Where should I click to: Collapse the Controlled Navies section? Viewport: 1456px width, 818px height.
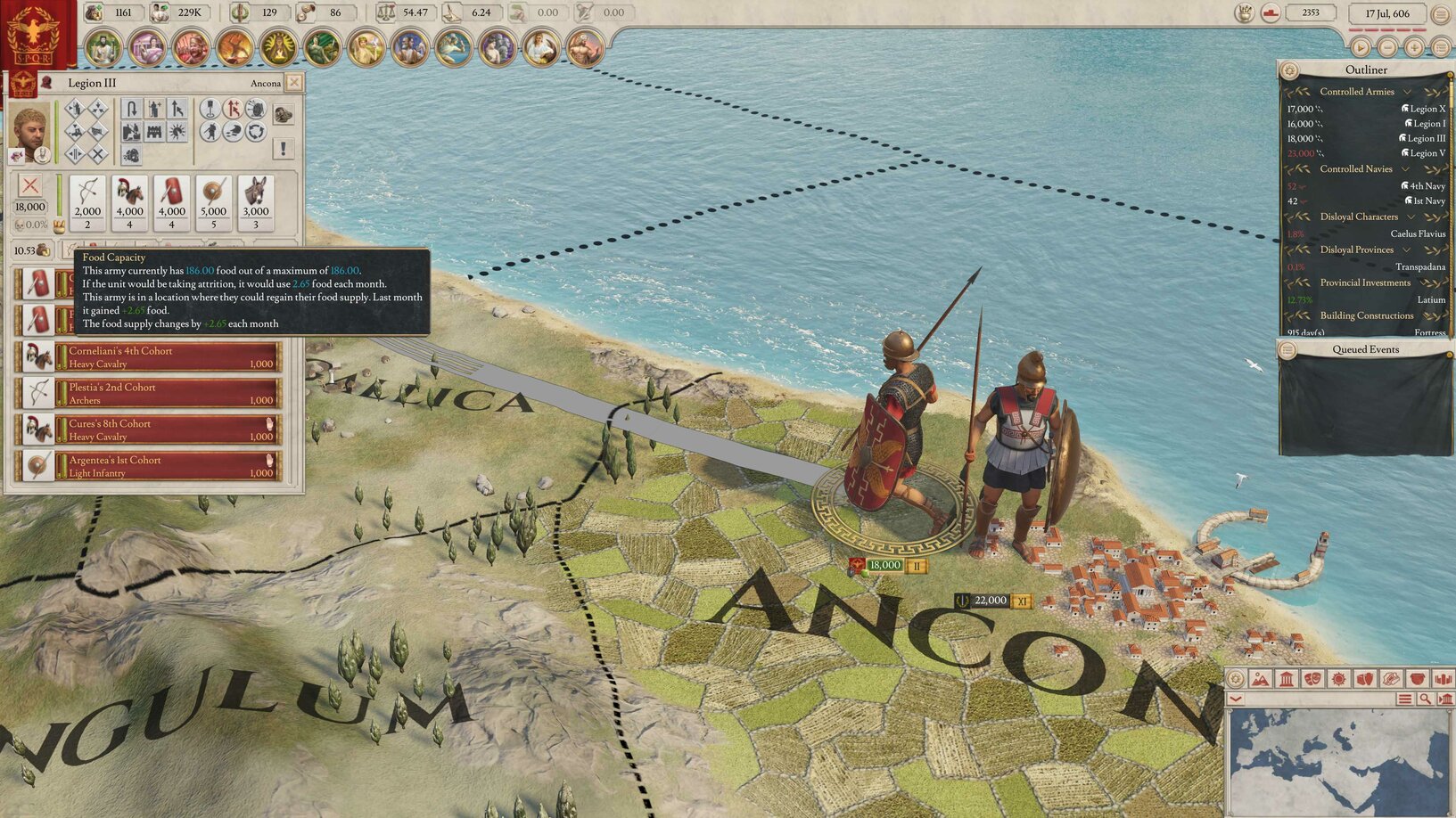coord(1405,169)
